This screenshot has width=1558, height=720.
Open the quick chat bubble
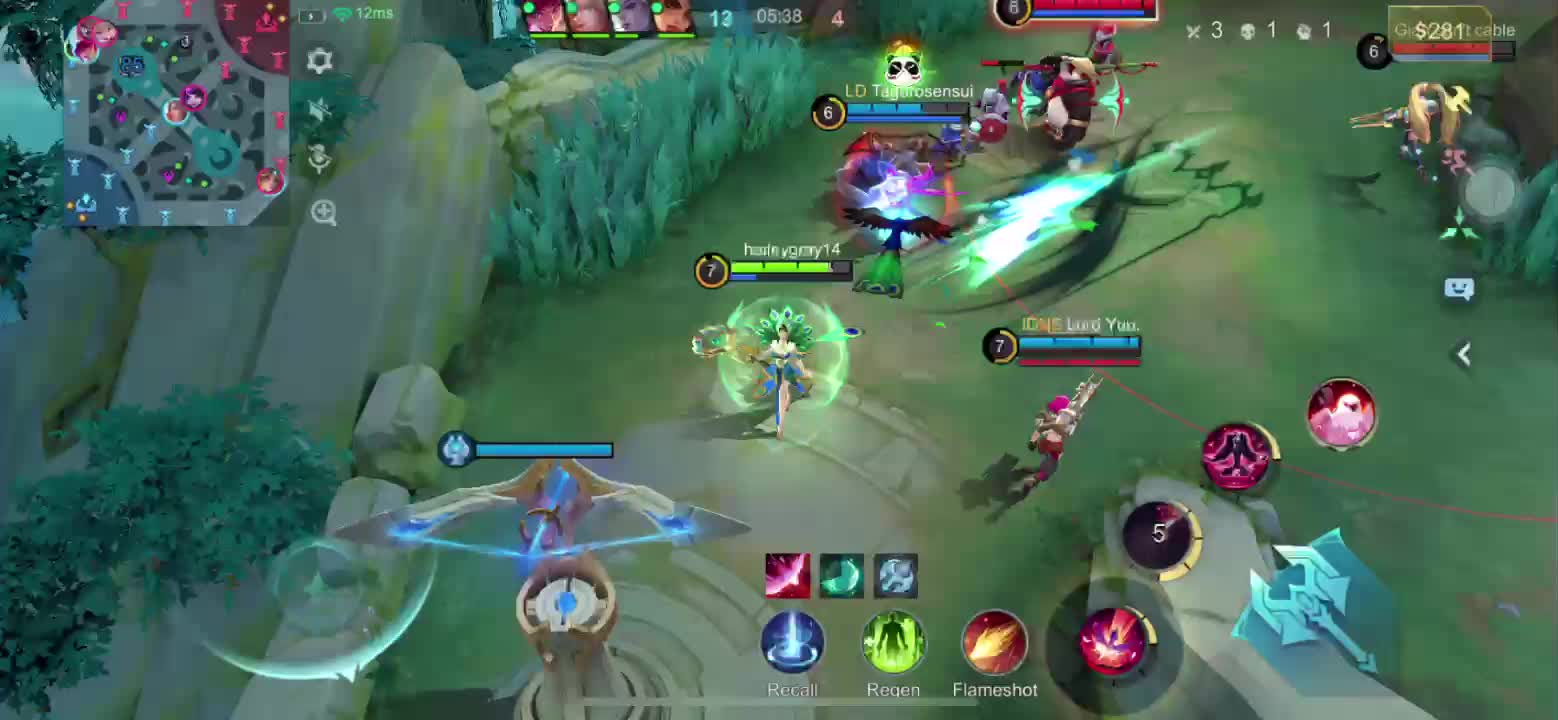(x=1459, y=289)
